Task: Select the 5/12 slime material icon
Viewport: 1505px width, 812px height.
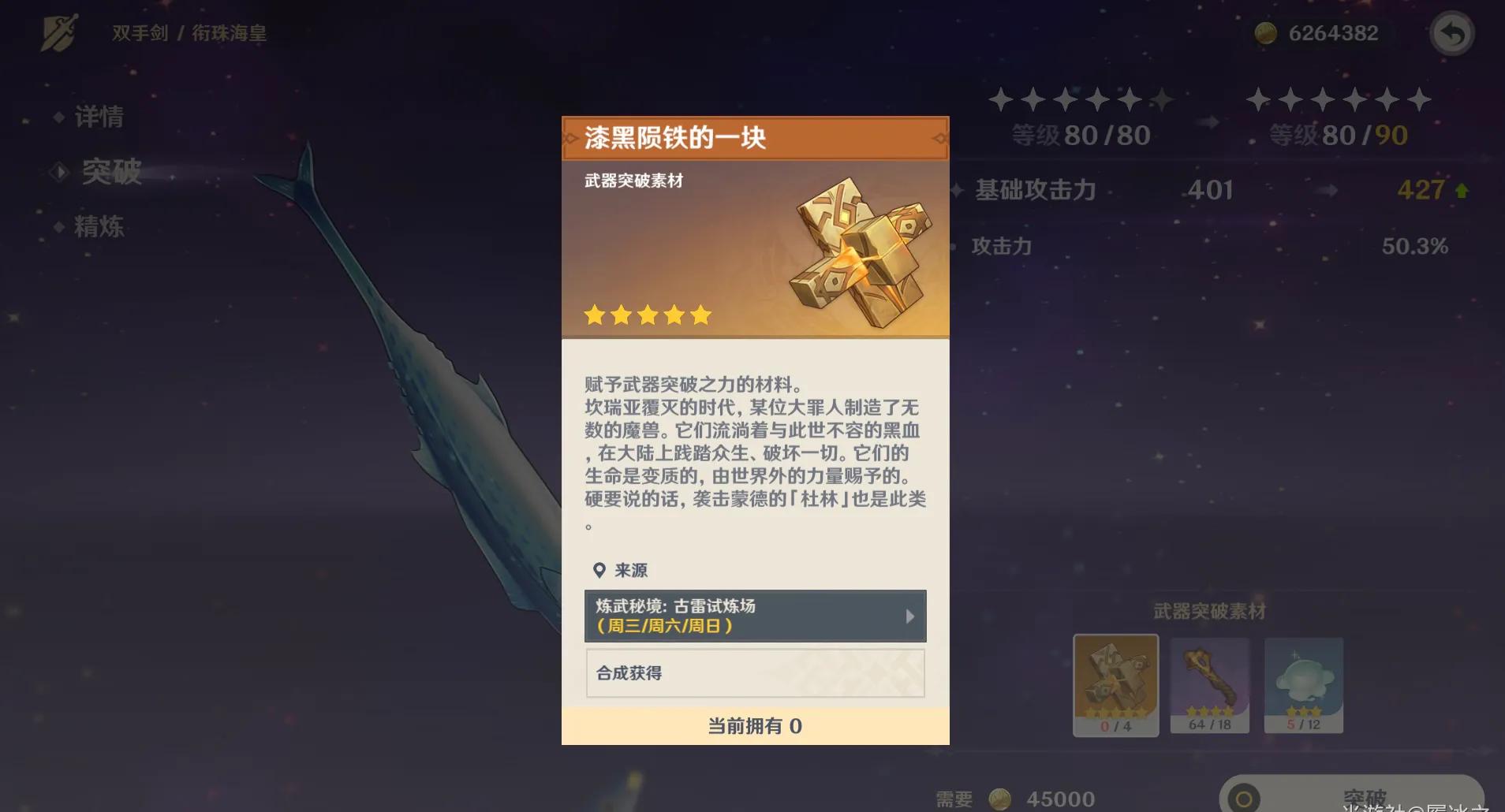Action: (1303, 684)
